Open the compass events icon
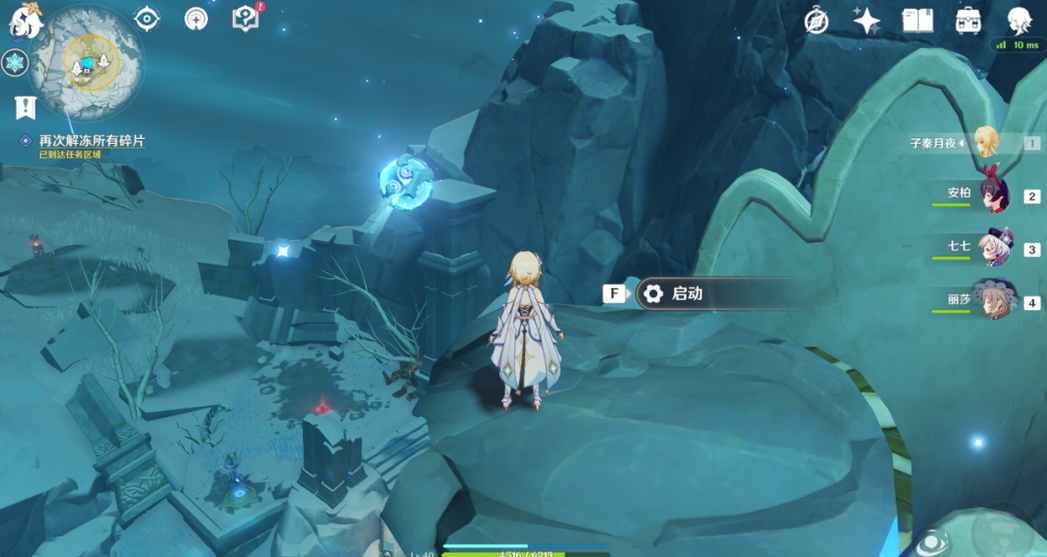The width and height of the screenshot is (1047, 557). 816,21
